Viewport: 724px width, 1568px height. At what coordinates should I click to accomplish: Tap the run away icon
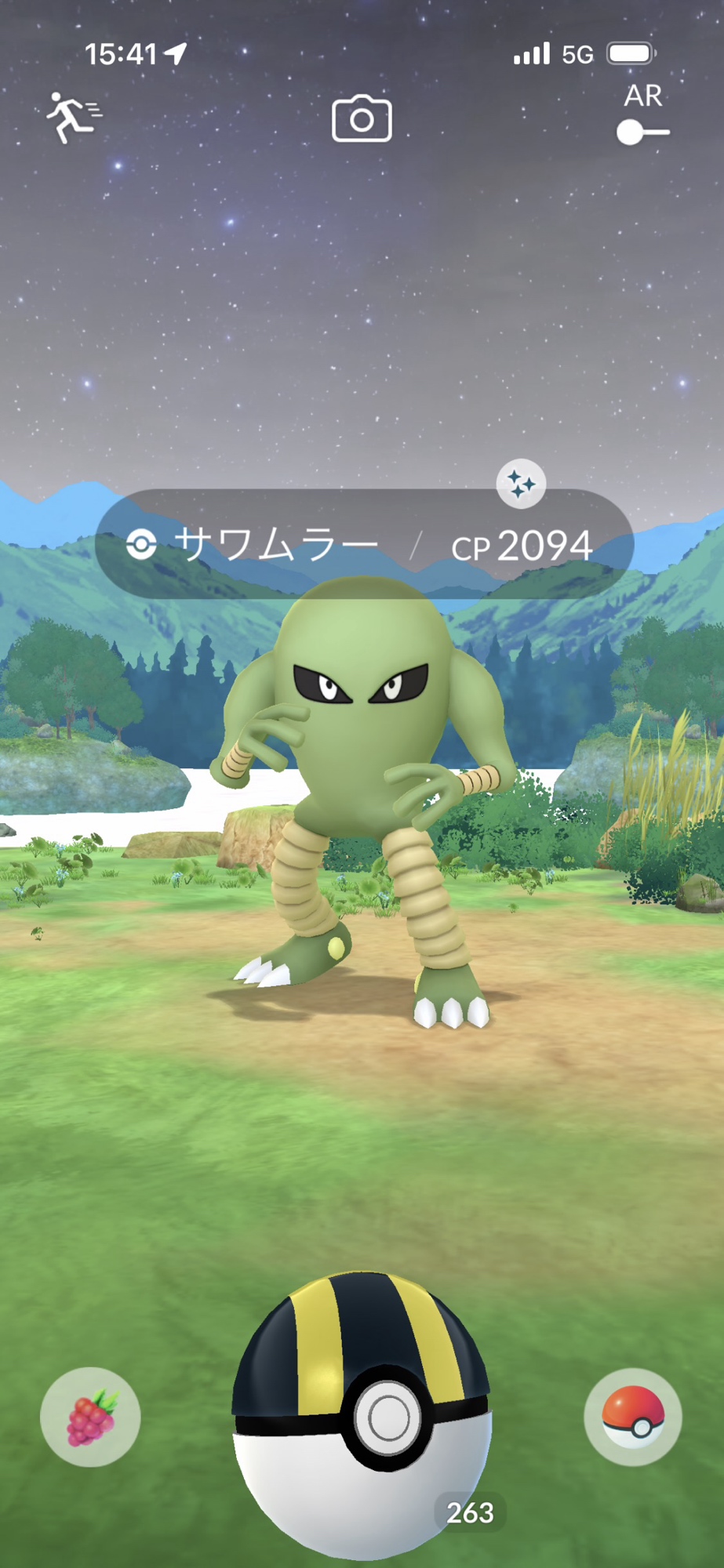point(73,118)
